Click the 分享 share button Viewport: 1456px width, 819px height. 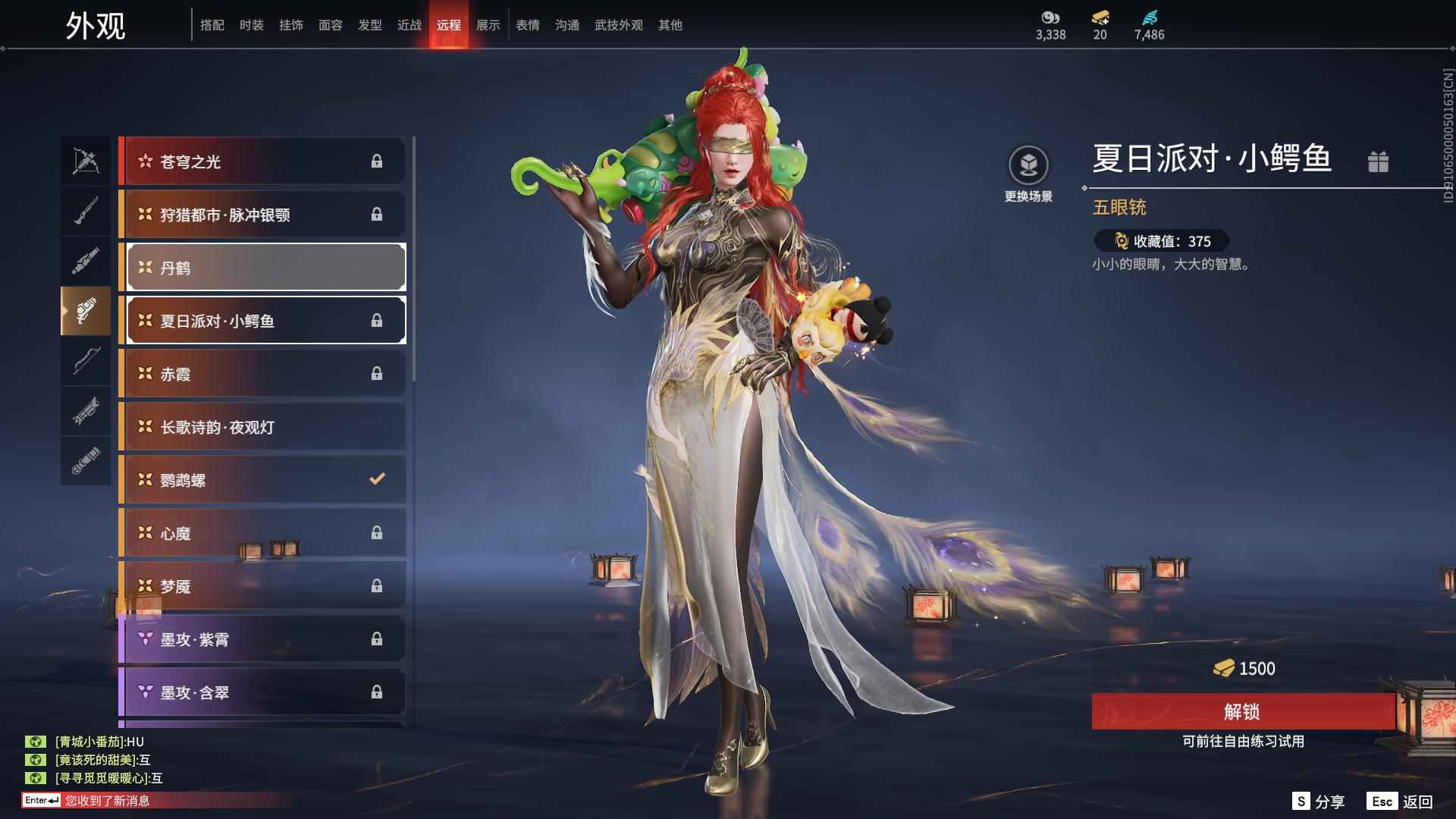pyautogui.click(x=1319, y=802)
